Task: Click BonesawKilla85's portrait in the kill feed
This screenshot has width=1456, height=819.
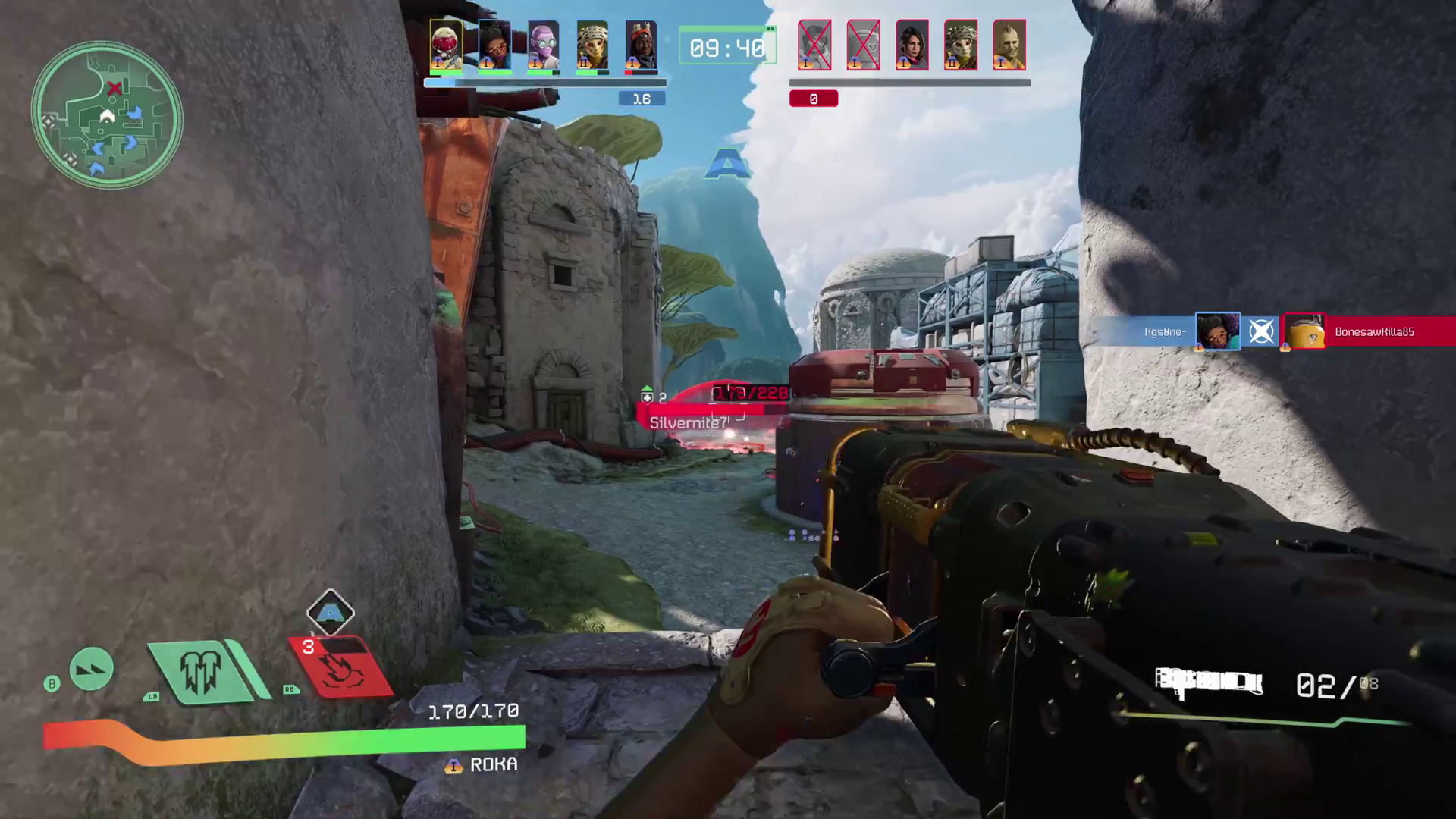Action: [1304, 331]
